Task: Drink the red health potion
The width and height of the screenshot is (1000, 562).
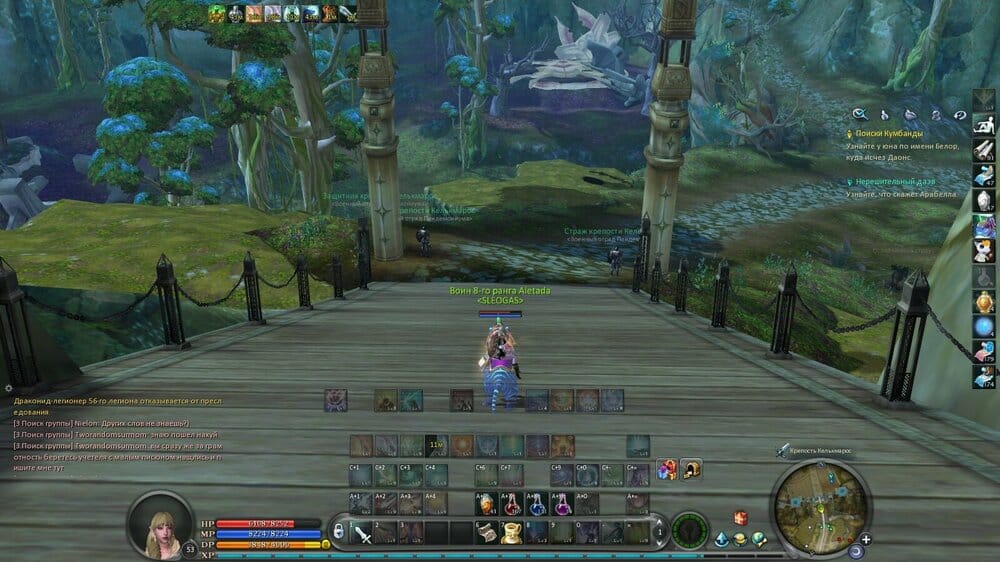Action: click(510, 503)
